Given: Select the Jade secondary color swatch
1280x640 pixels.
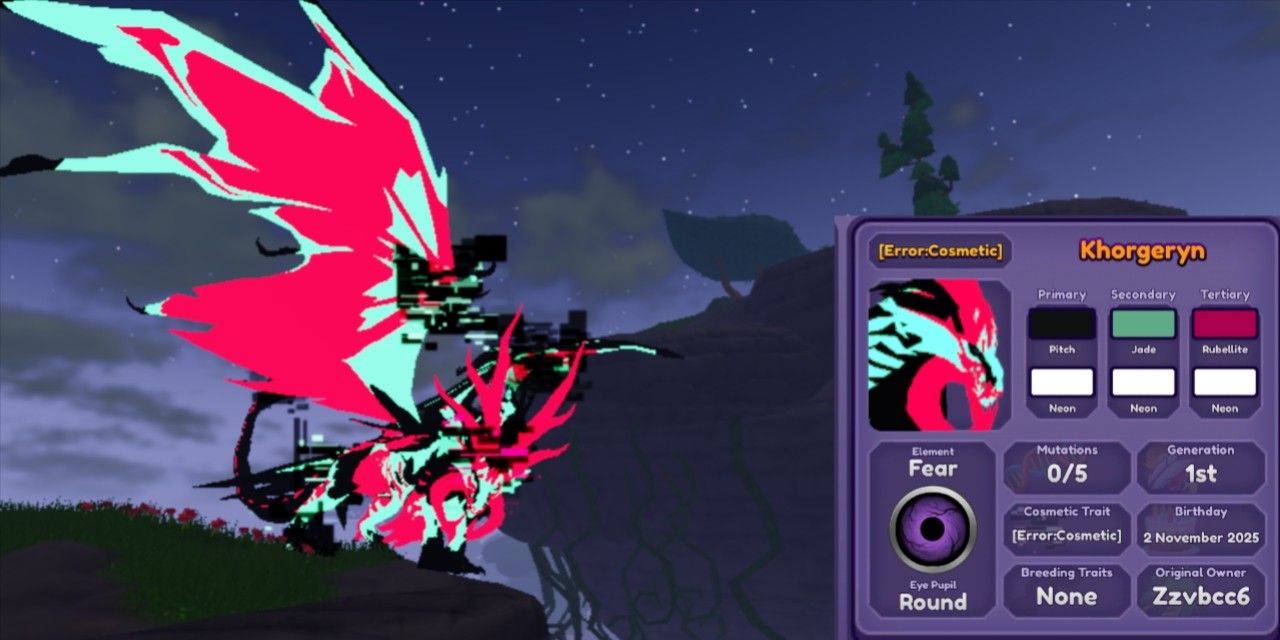Looking at the screenshot, I should pyautogui.click(x=1143, y=324).
